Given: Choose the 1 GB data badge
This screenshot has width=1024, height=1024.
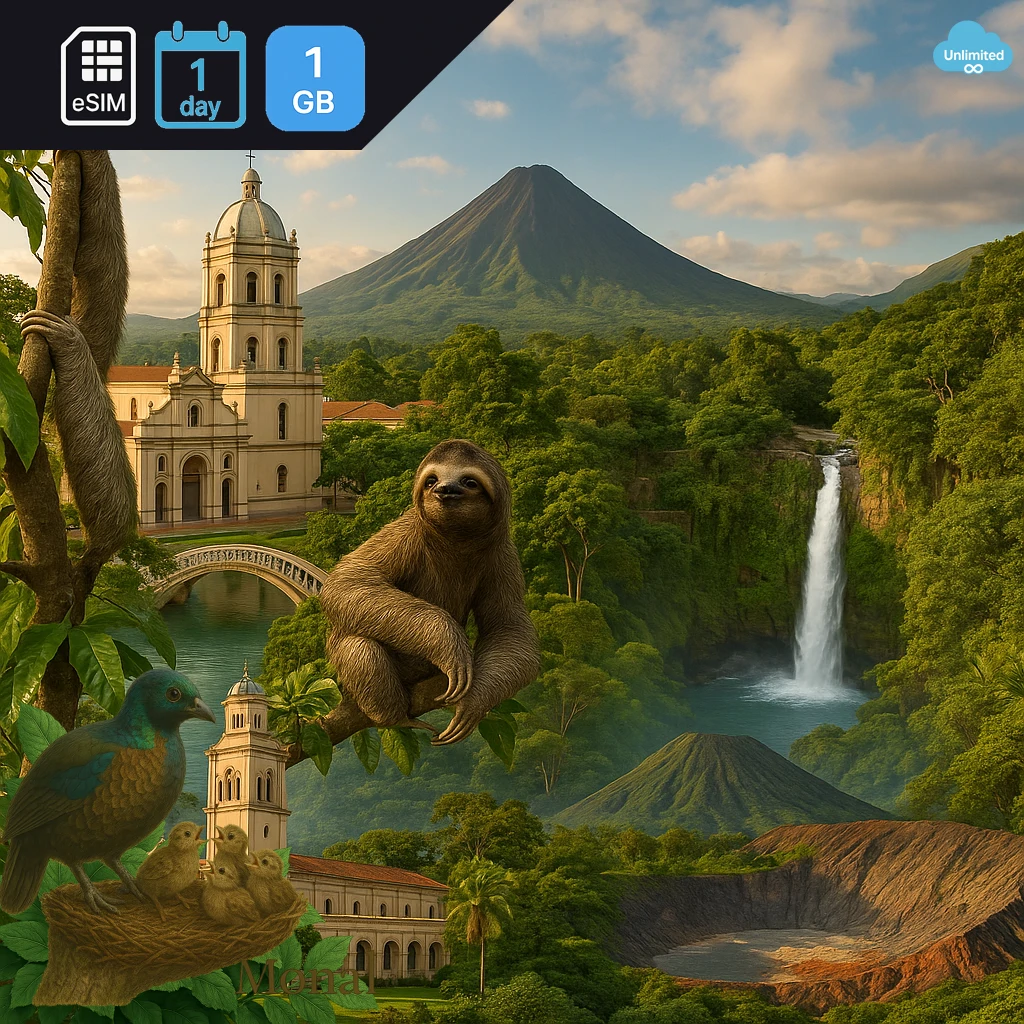Looking at the screenshot, I should (x=315, y=78).
